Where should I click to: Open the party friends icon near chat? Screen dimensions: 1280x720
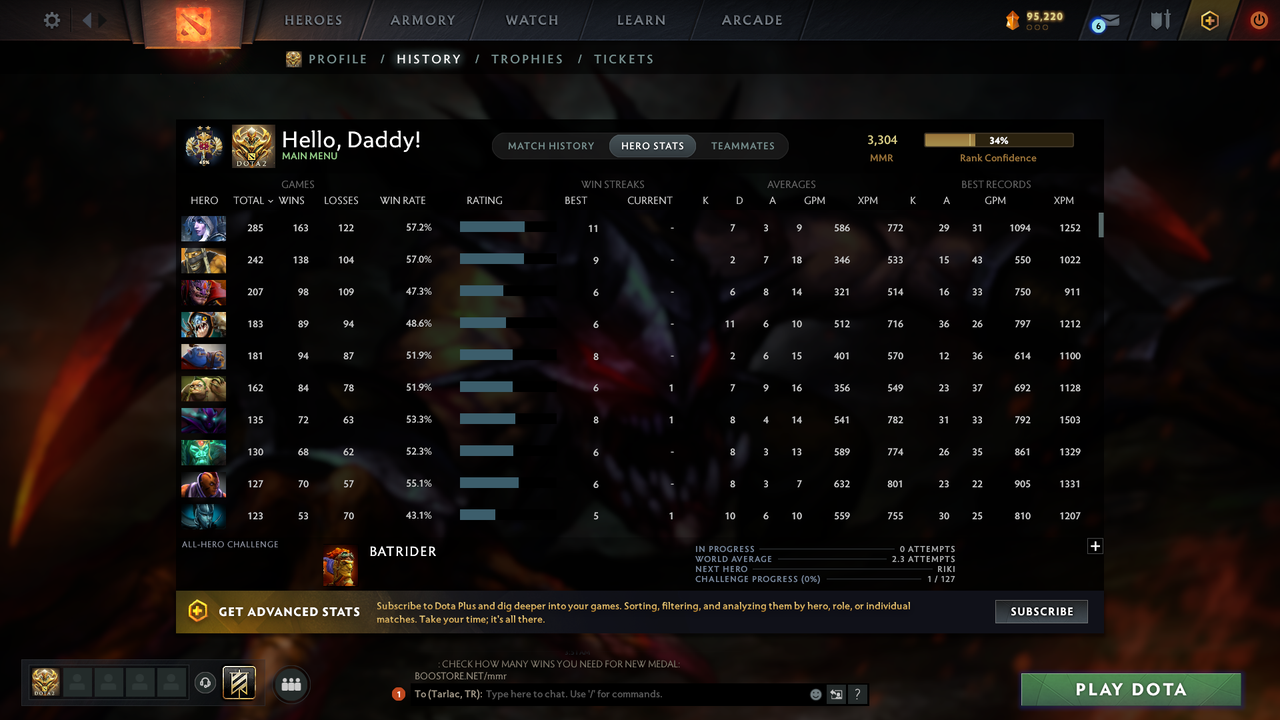coord(290,684)
